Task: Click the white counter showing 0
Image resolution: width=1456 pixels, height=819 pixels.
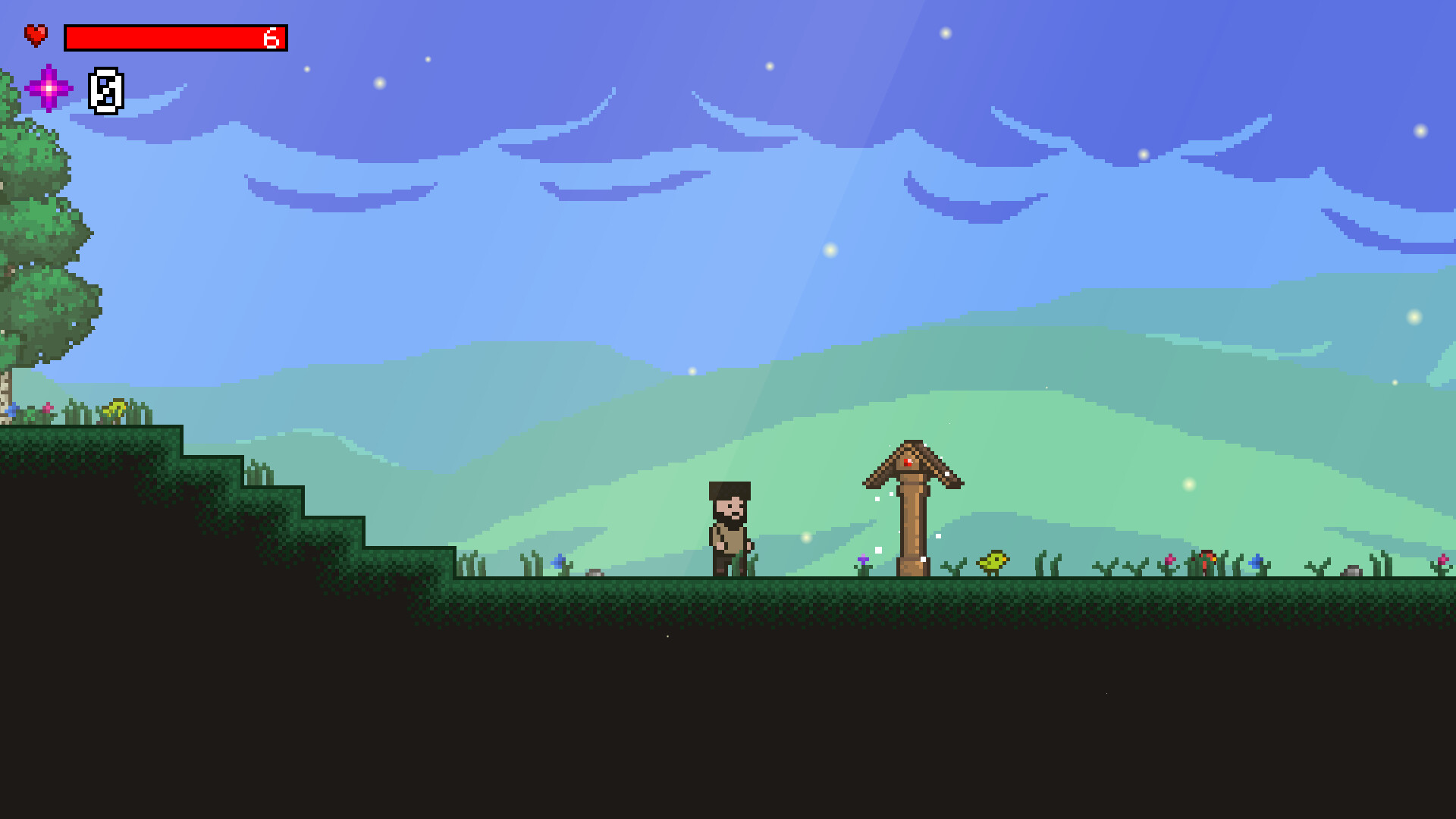Action: coord(106,93)
